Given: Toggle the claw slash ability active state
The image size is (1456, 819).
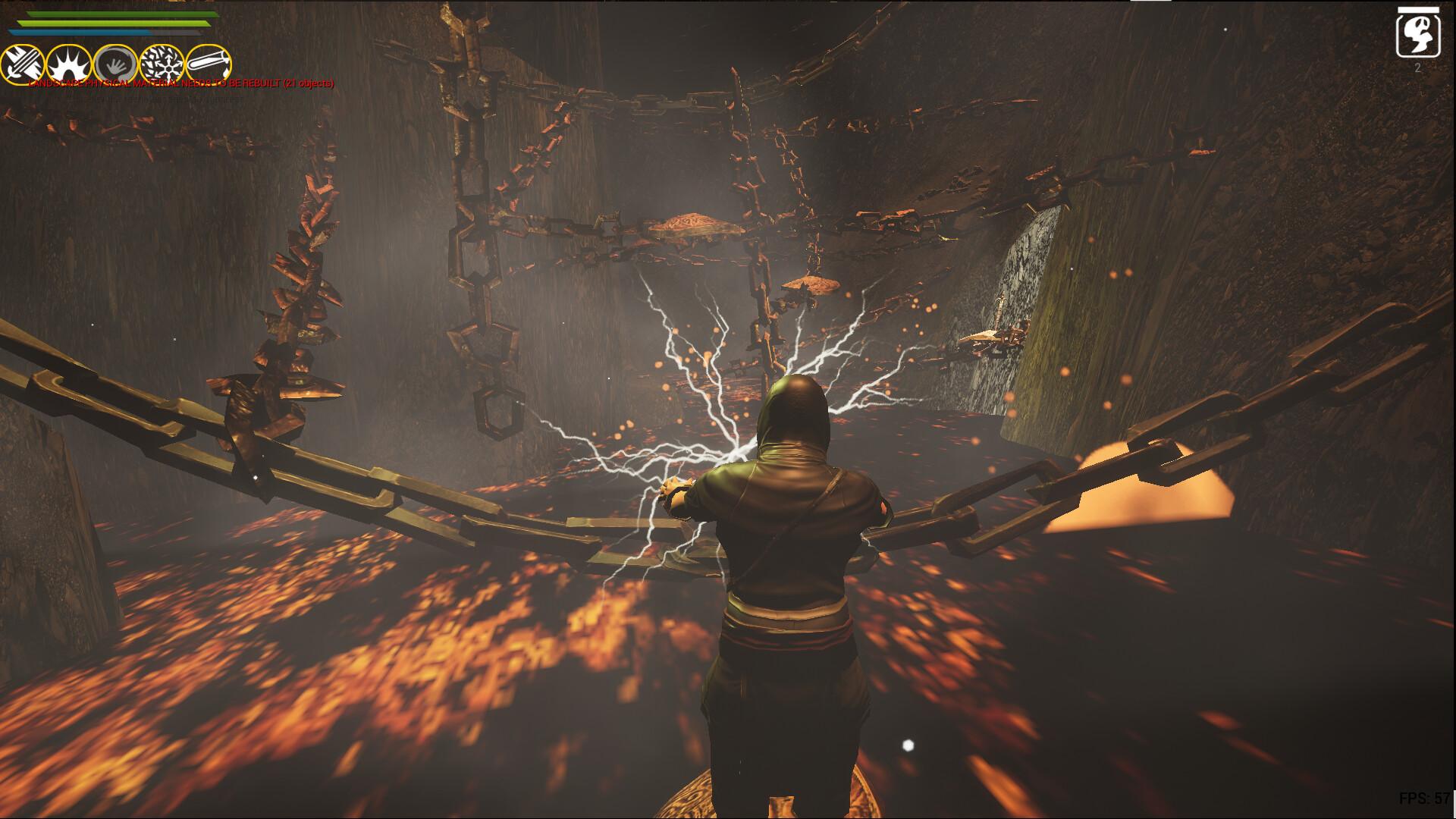Looking at the screenshot, I should coord(22,62).
